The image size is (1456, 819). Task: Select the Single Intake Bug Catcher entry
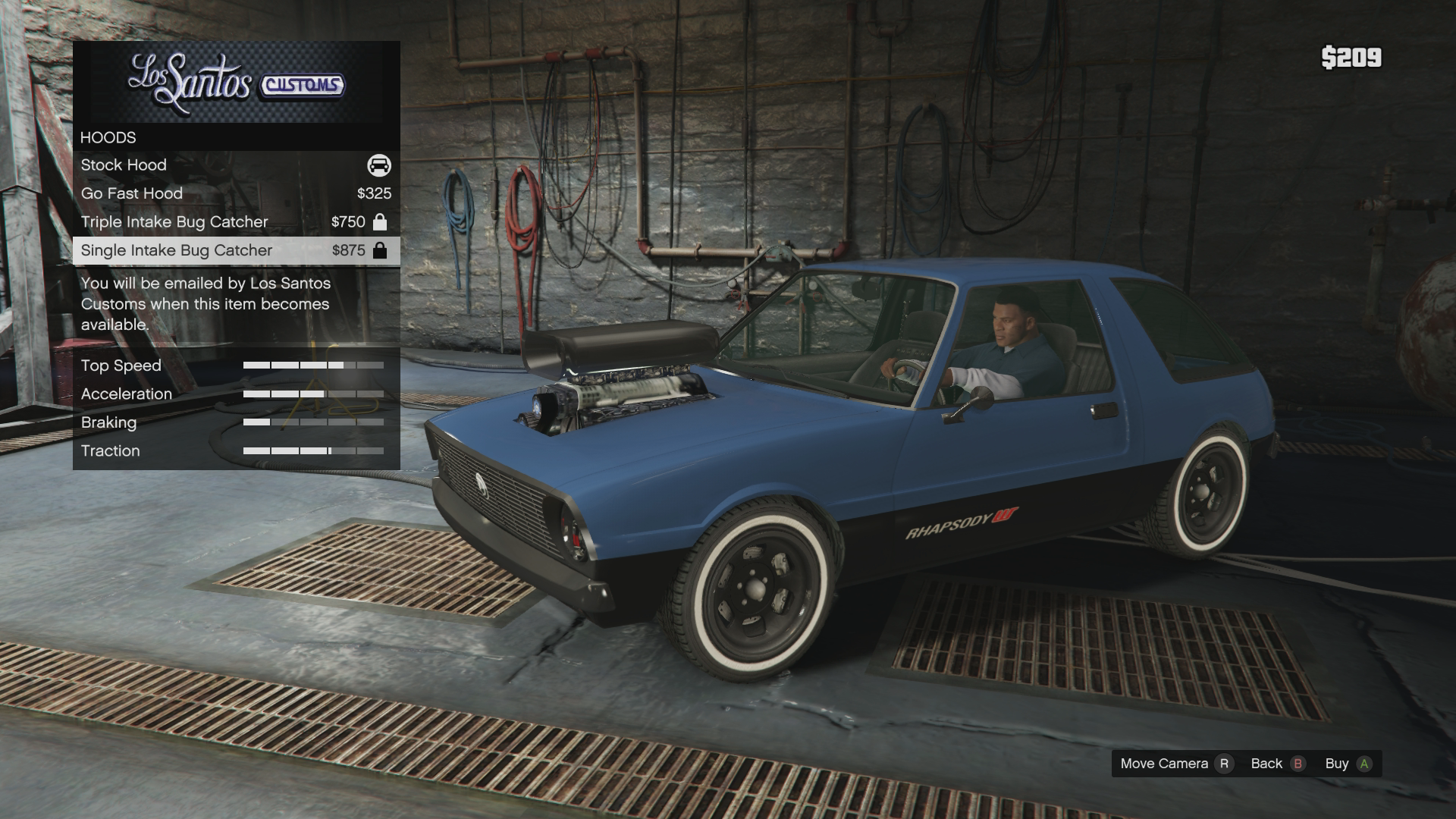click(x=235, y=250)
